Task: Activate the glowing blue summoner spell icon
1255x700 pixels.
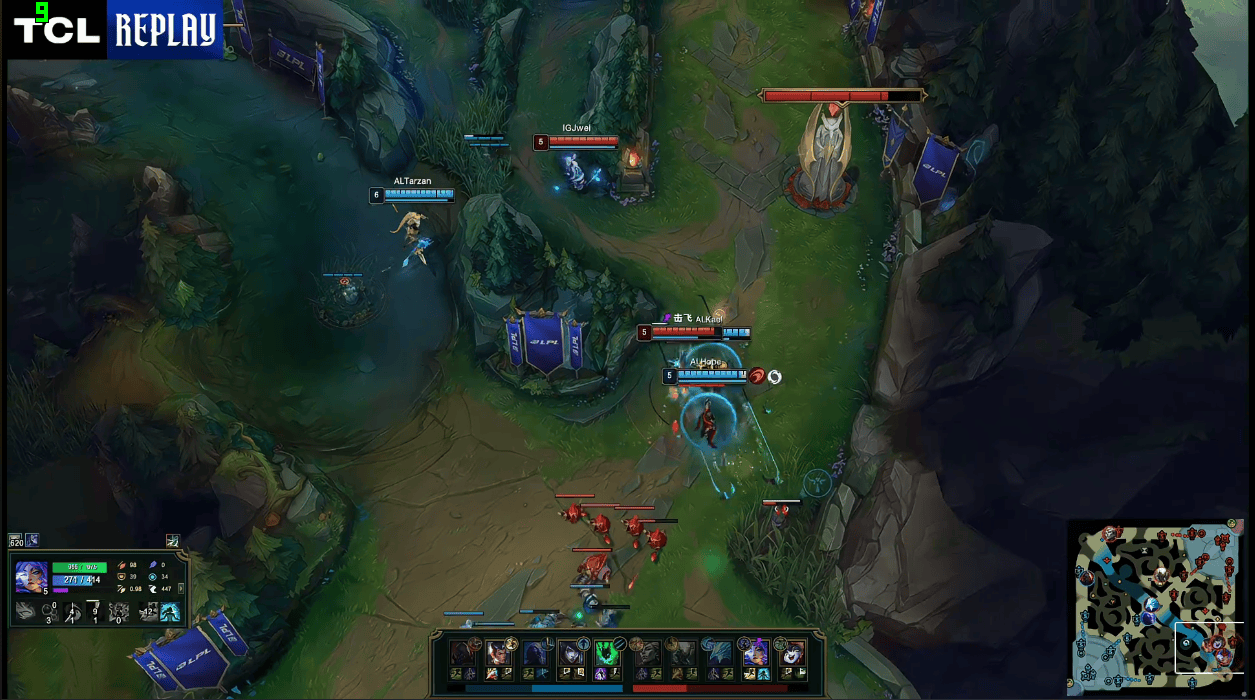Action: click(x=171, y=611)
